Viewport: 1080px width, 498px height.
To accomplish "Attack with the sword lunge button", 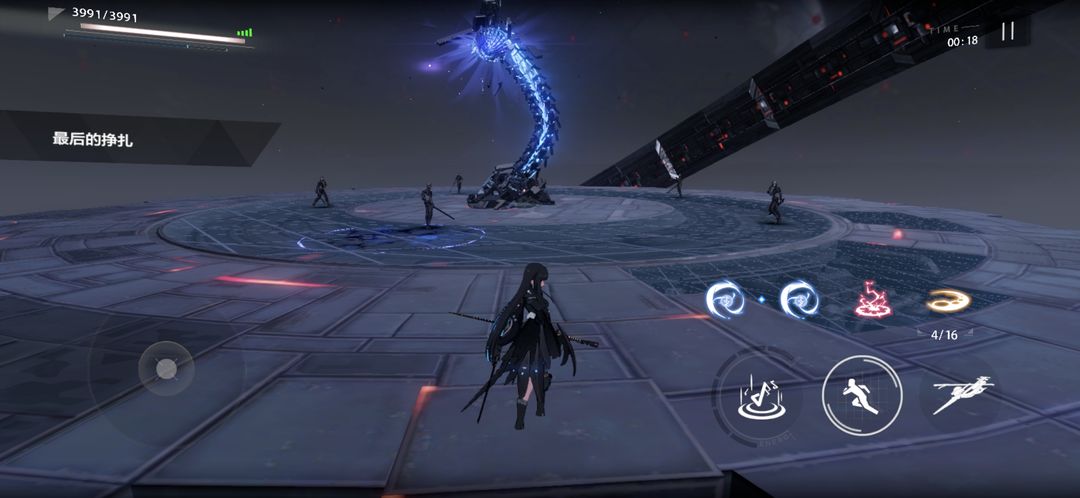I will coord(961,395).
